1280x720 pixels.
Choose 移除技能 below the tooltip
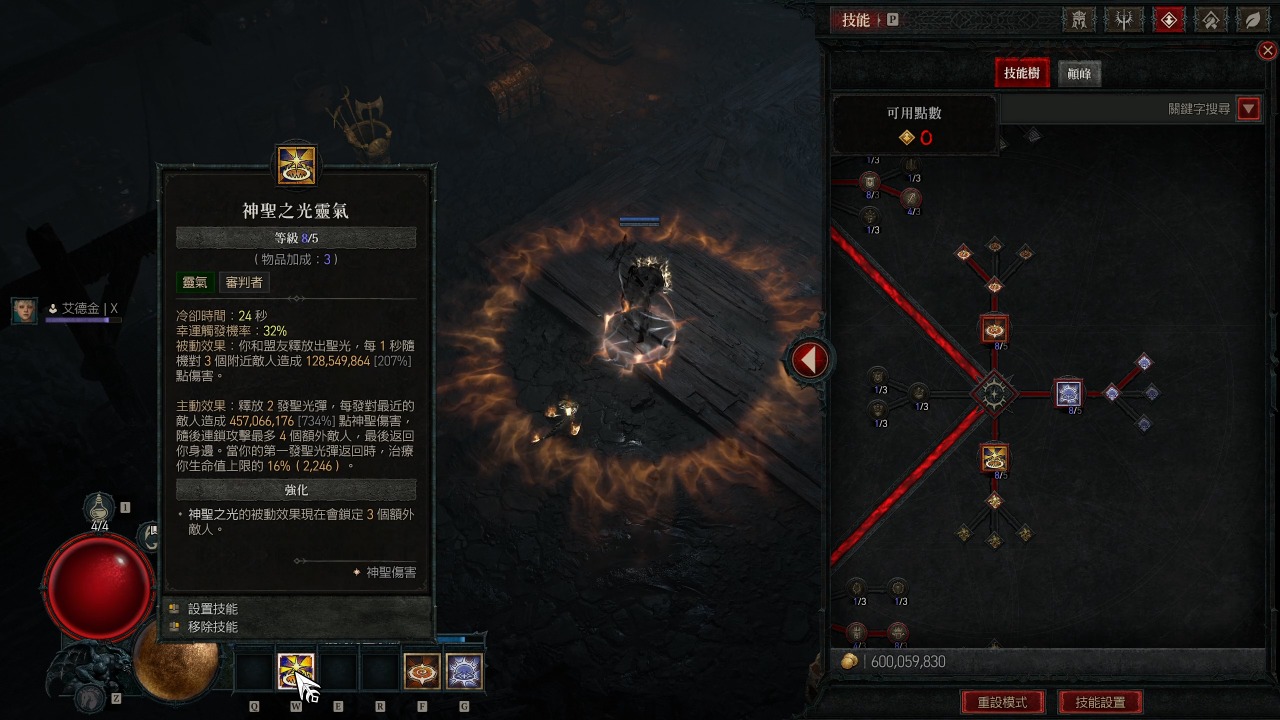213,627
